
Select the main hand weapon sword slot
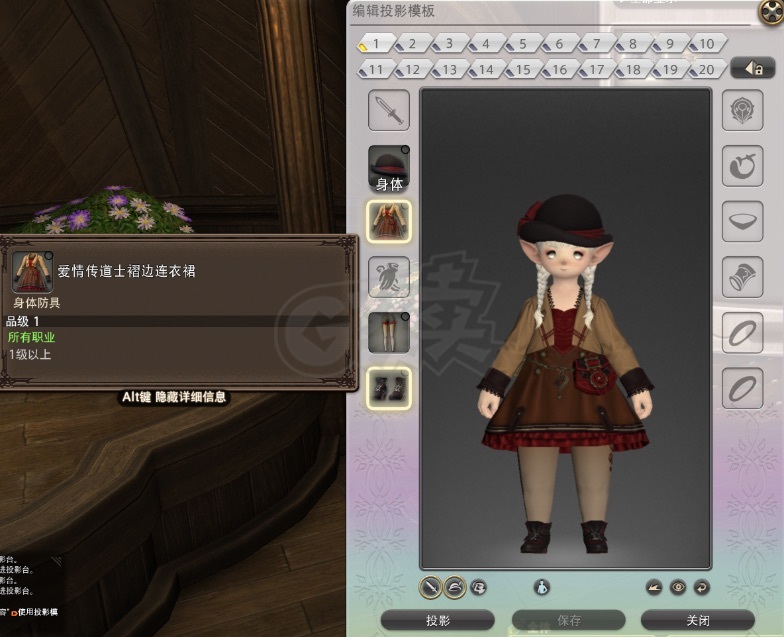389,111
